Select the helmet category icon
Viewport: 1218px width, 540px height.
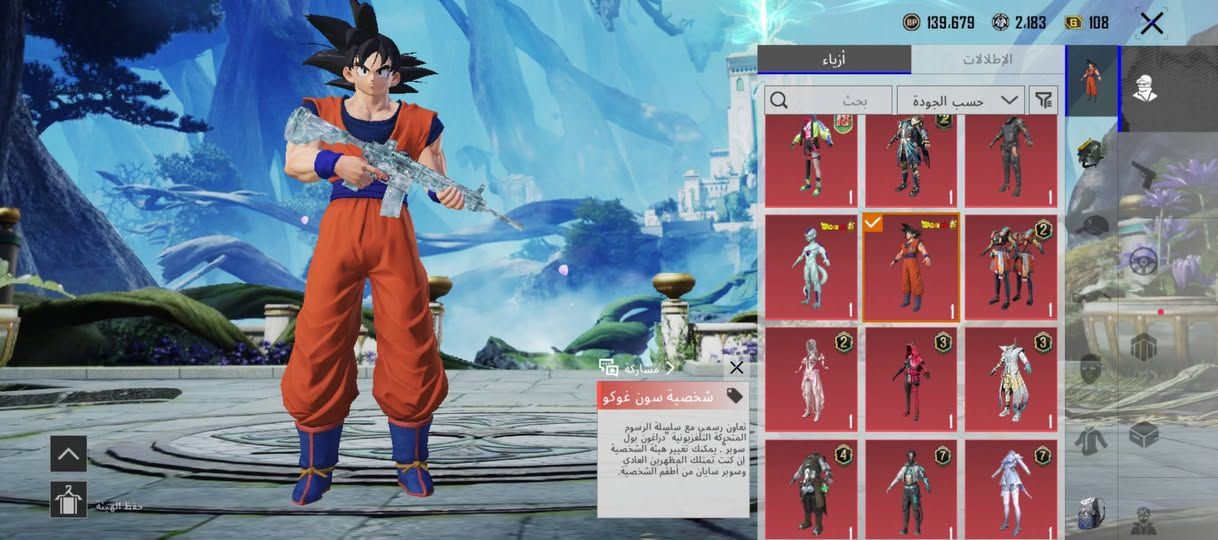coord(1091,154)
